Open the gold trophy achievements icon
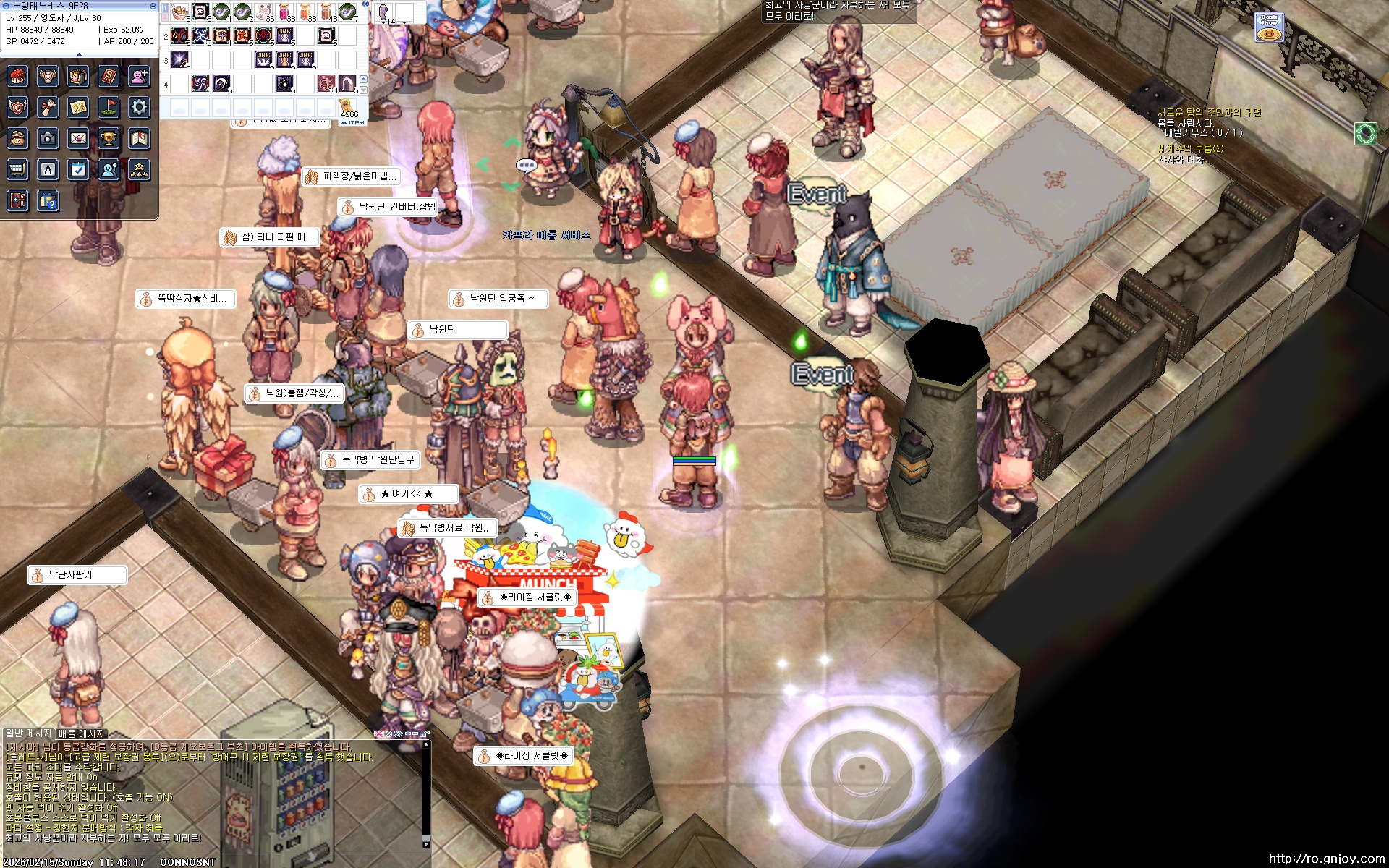Screen dimensions: 1389x868 coord(109,138)
